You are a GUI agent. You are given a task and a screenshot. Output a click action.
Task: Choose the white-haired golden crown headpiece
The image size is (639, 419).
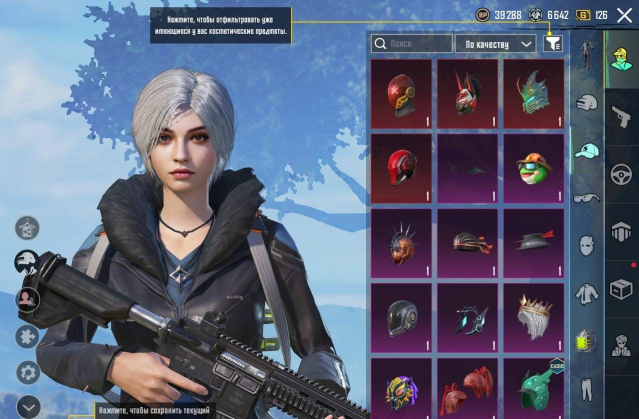(x=533, y=318)
